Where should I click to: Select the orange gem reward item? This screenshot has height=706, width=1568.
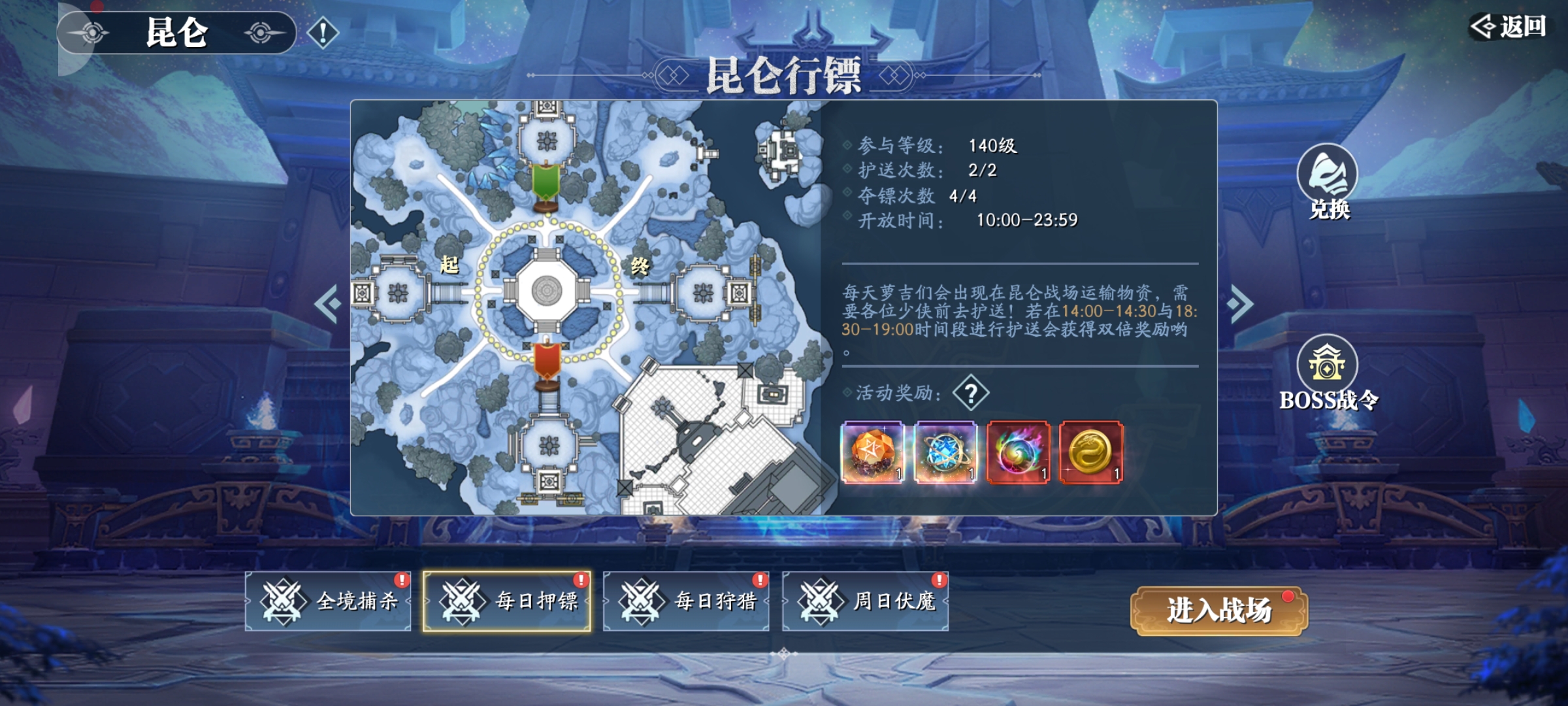873,452
